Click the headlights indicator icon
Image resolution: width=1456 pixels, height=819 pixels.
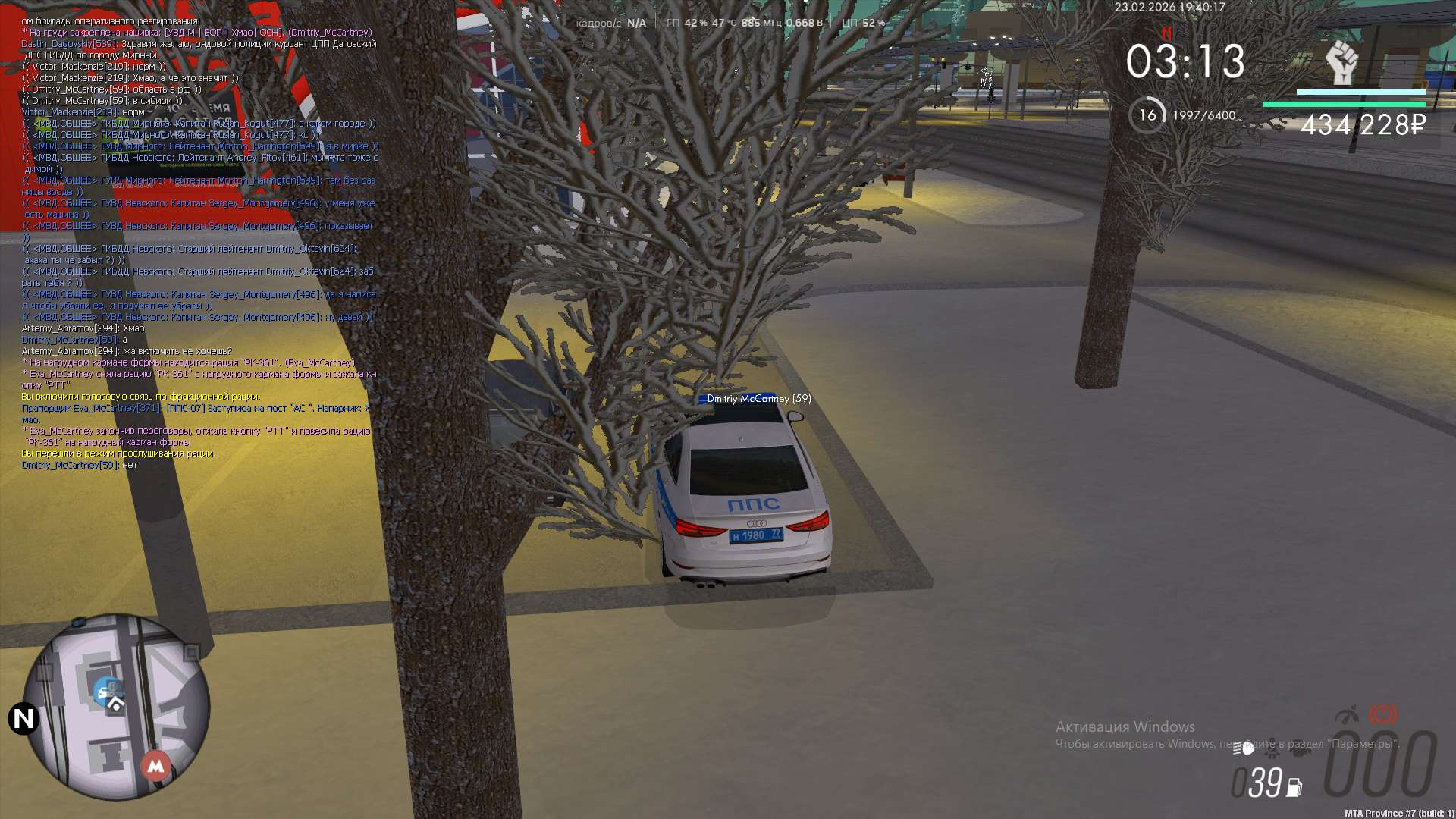1243,748
